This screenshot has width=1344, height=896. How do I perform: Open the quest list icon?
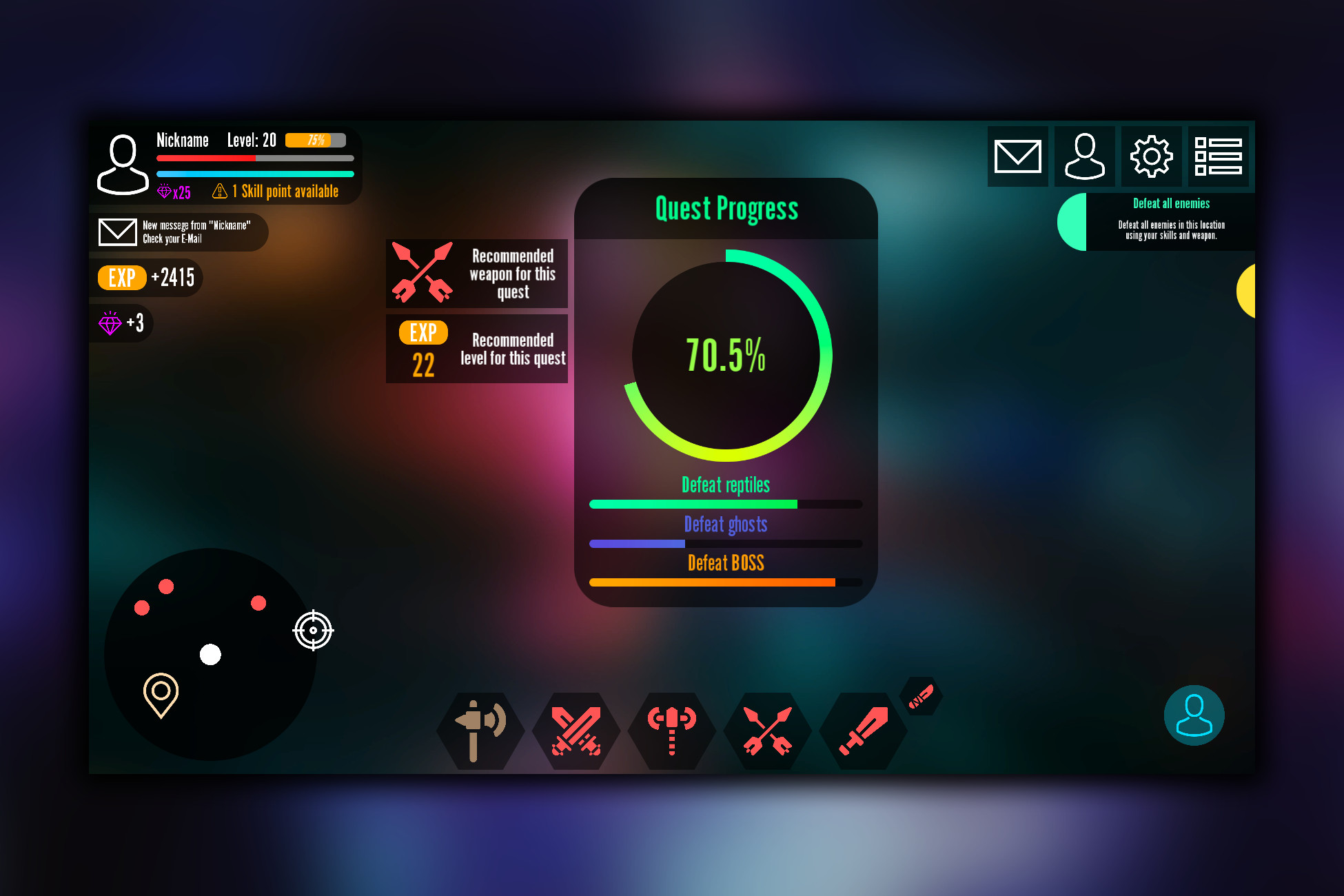click(1219, 156)
